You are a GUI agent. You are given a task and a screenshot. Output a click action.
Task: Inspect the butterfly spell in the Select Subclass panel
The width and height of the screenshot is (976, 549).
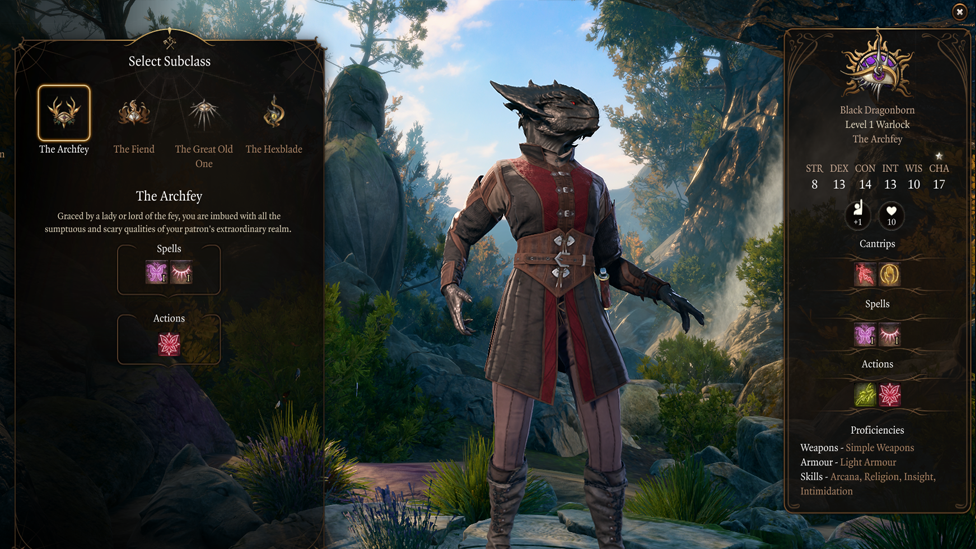[157, 272]
